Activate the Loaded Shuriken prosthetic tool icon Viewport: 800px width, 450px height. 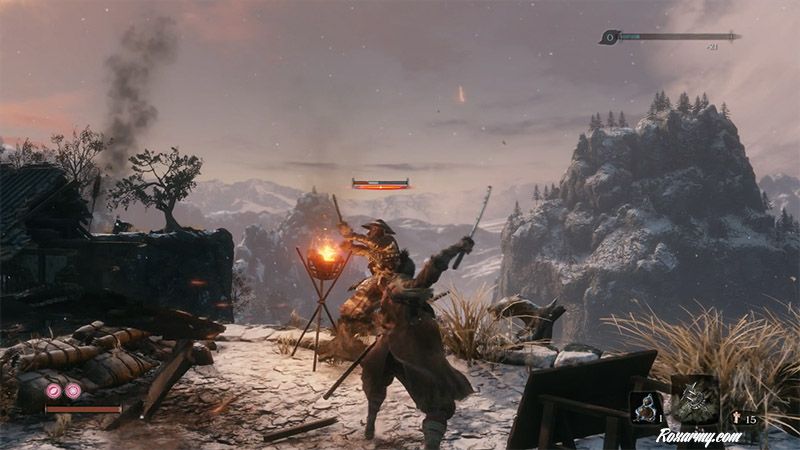coord(694,398)
